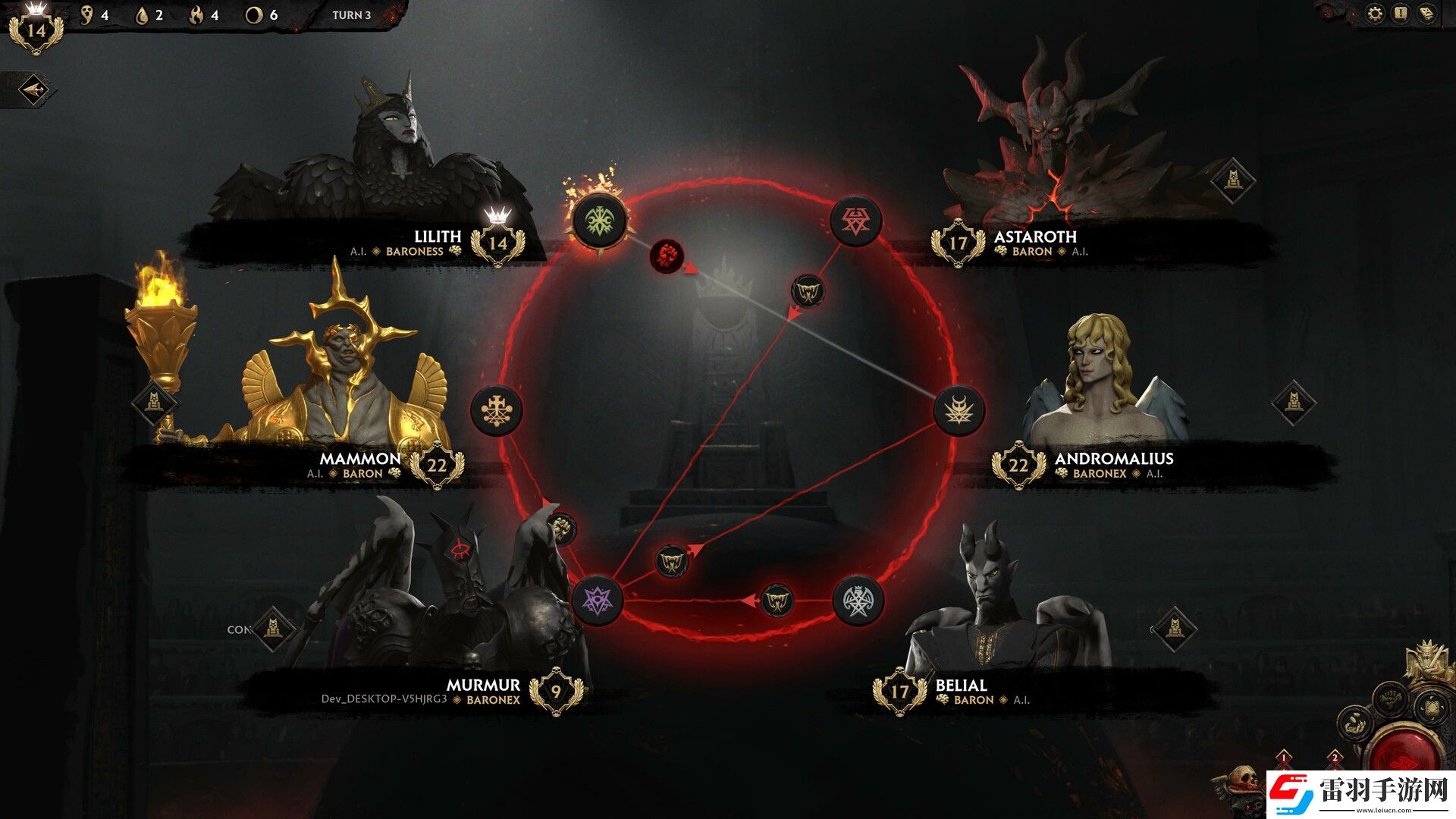Select Andromalius's sigil on the ring
Viewport: 1456px width, 819px height.
pos(959,410)
